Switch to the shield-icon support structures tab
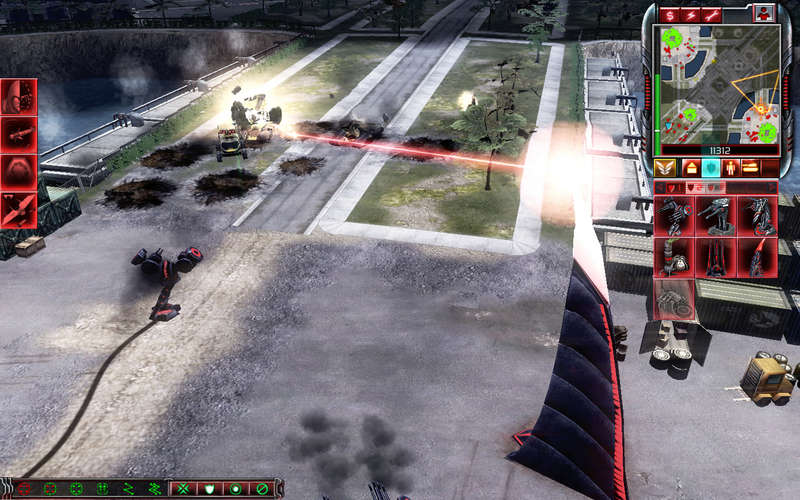Screen dimensions: 800x500 [711, 167]
